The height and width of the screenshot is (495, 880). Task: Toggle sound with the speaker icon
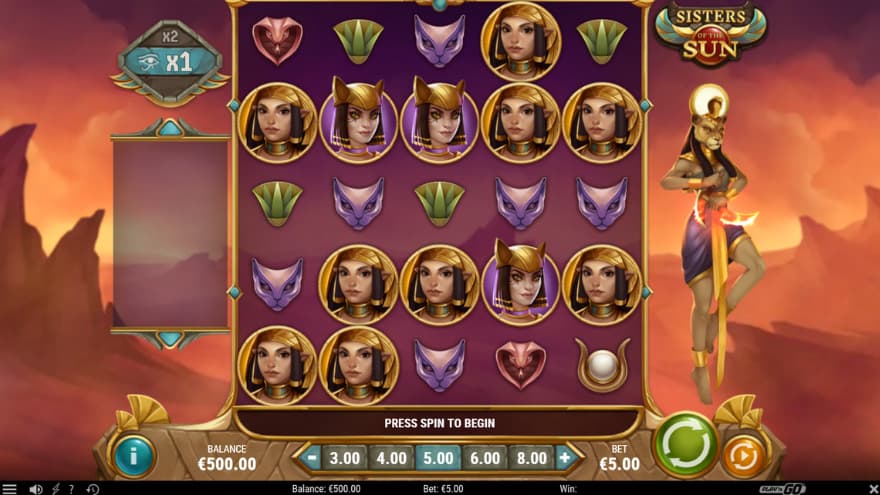(x=36, y=489)
